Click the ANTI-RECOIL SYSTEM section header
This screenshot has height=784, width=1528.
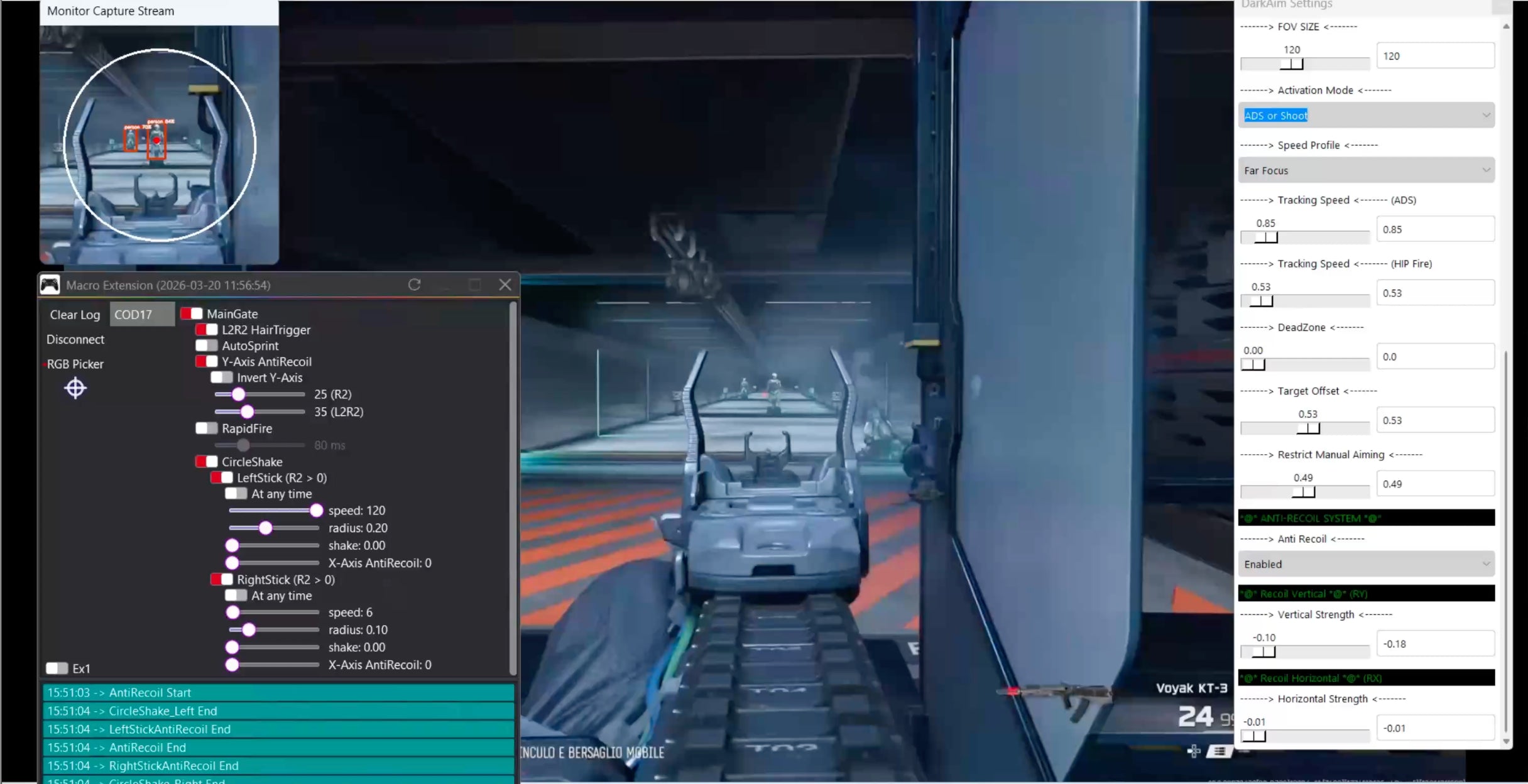click(x=1366, y=518)
